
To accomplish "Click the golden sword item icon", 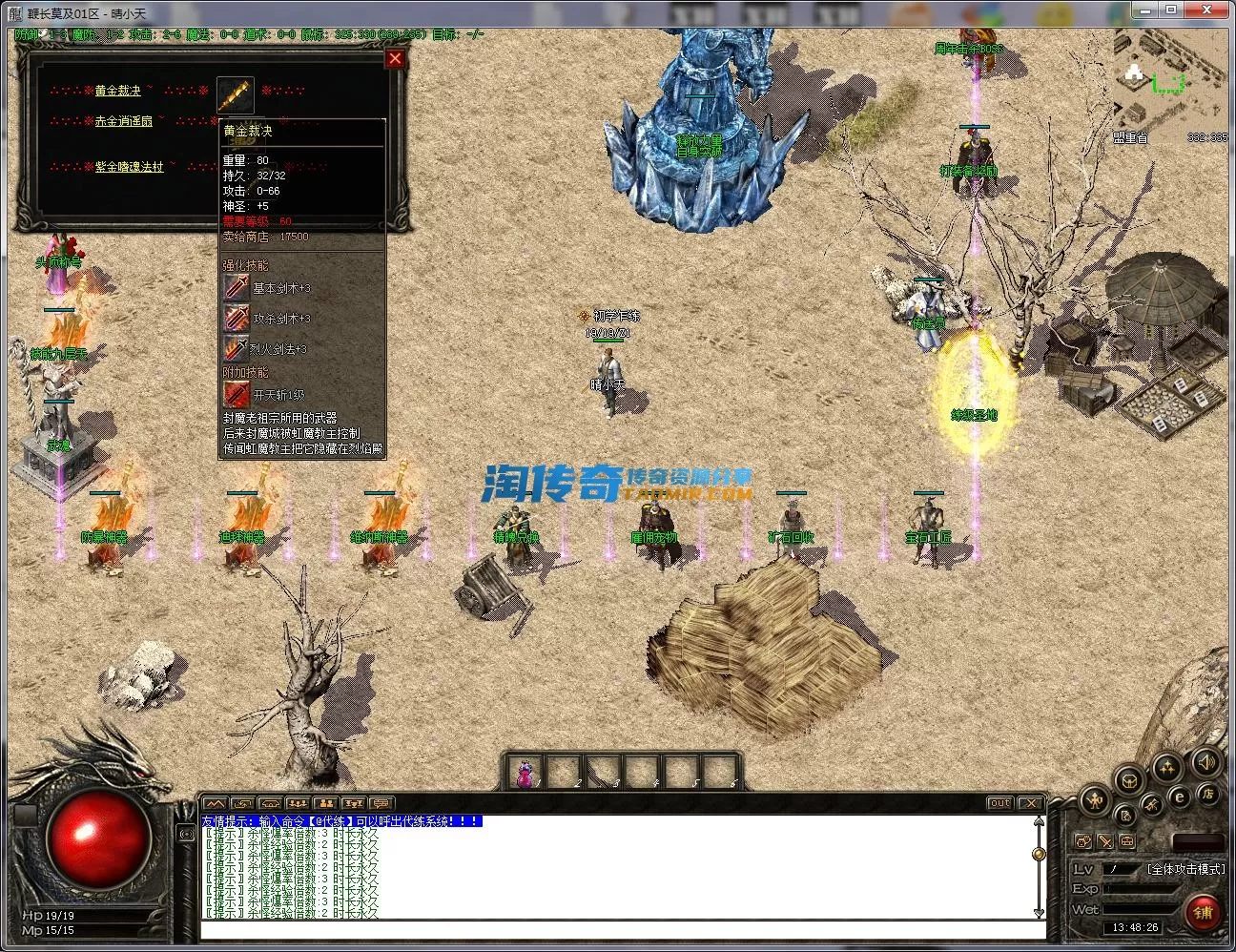I will pos(236,95).
